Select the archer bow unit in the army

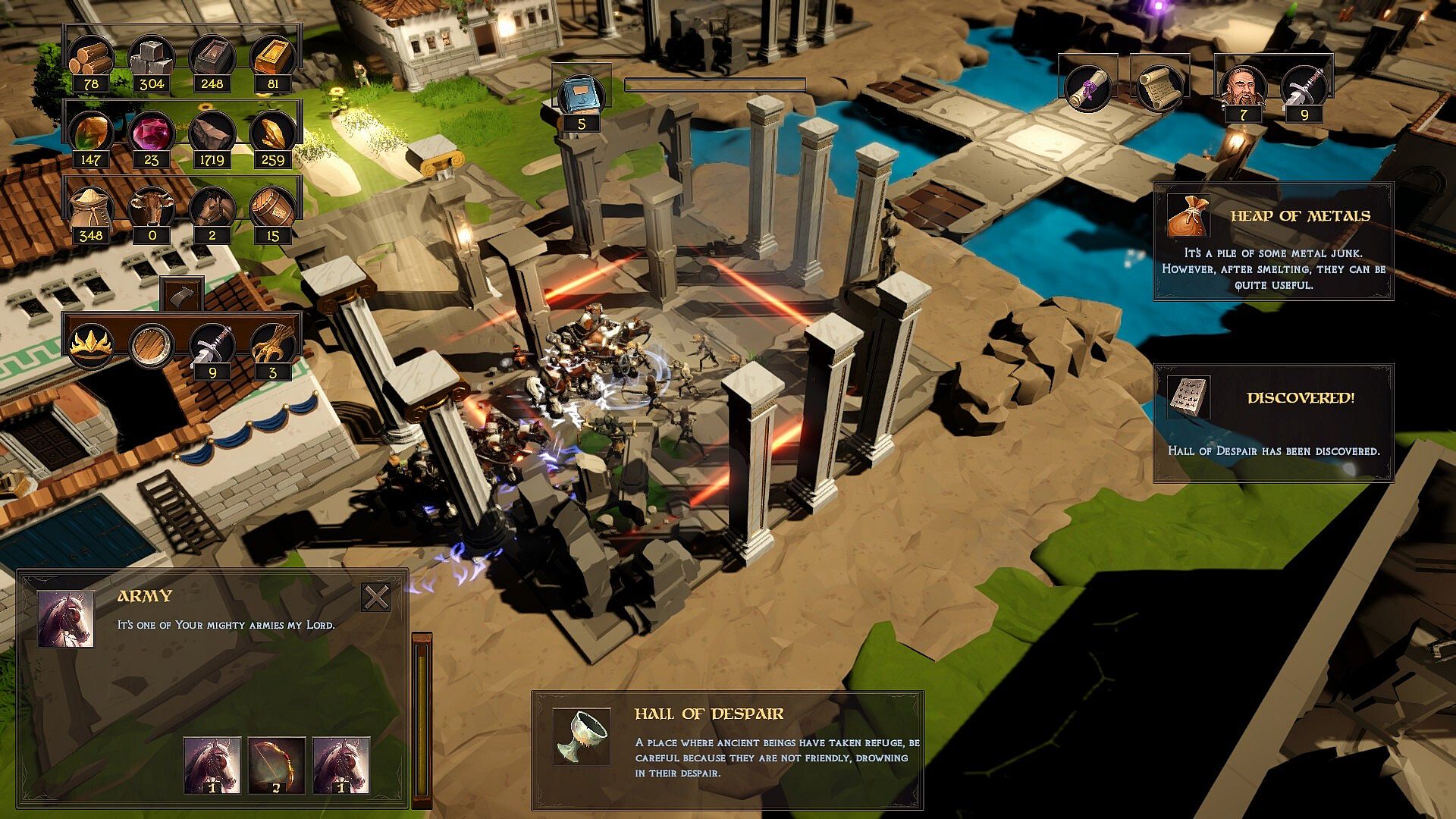[x=276, y=765]
